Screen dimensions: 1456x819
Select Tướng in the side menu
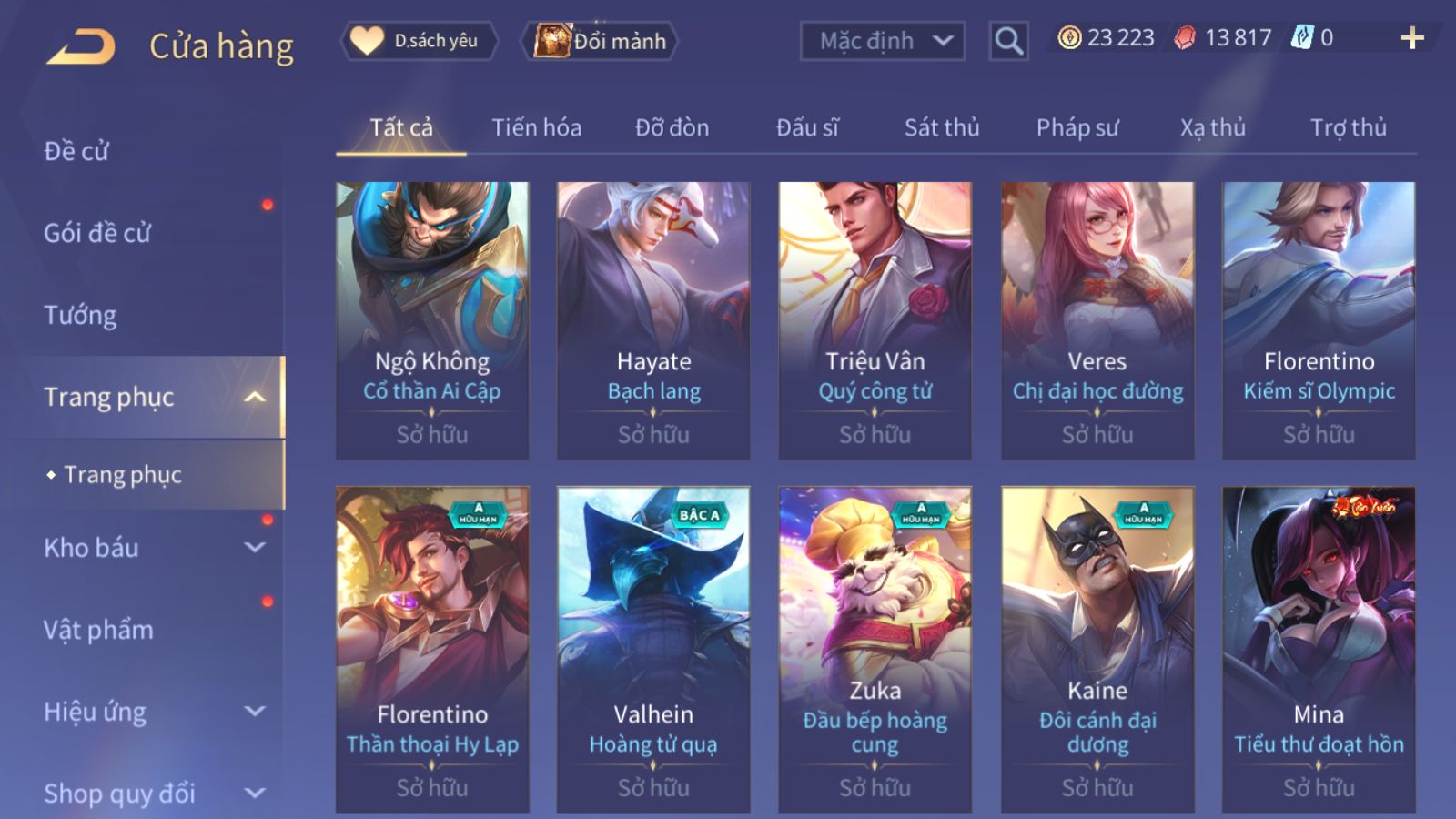80,315
